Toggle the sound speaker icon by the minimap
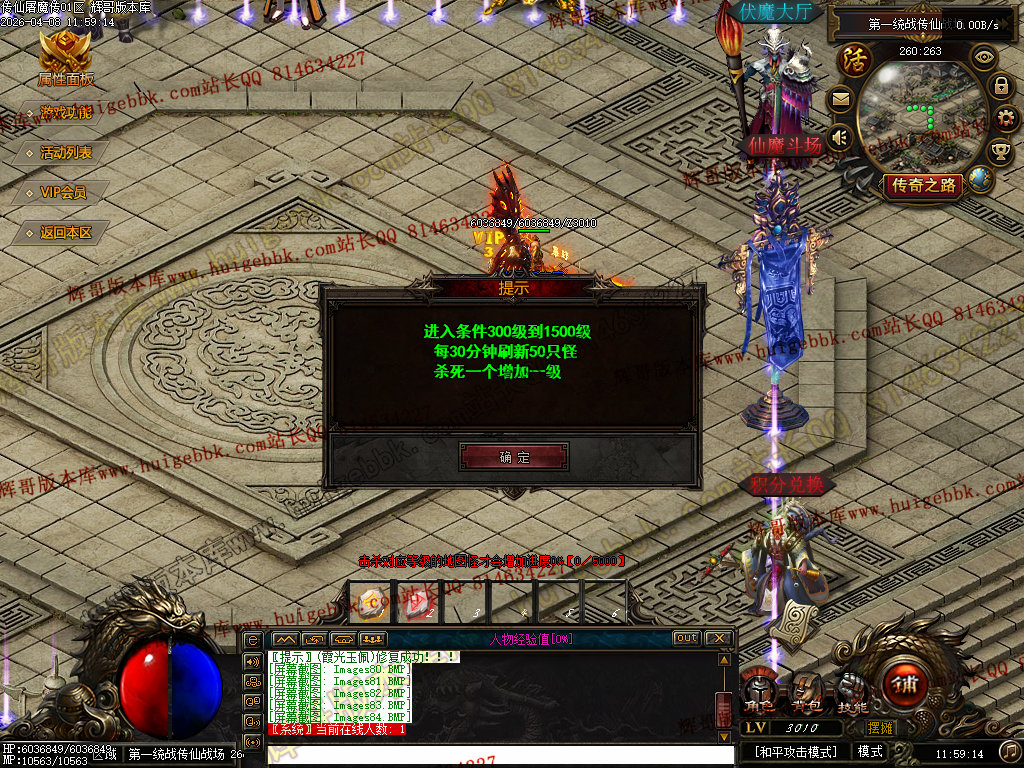Viewport: 1024px width, 768px height. (840, 137)
